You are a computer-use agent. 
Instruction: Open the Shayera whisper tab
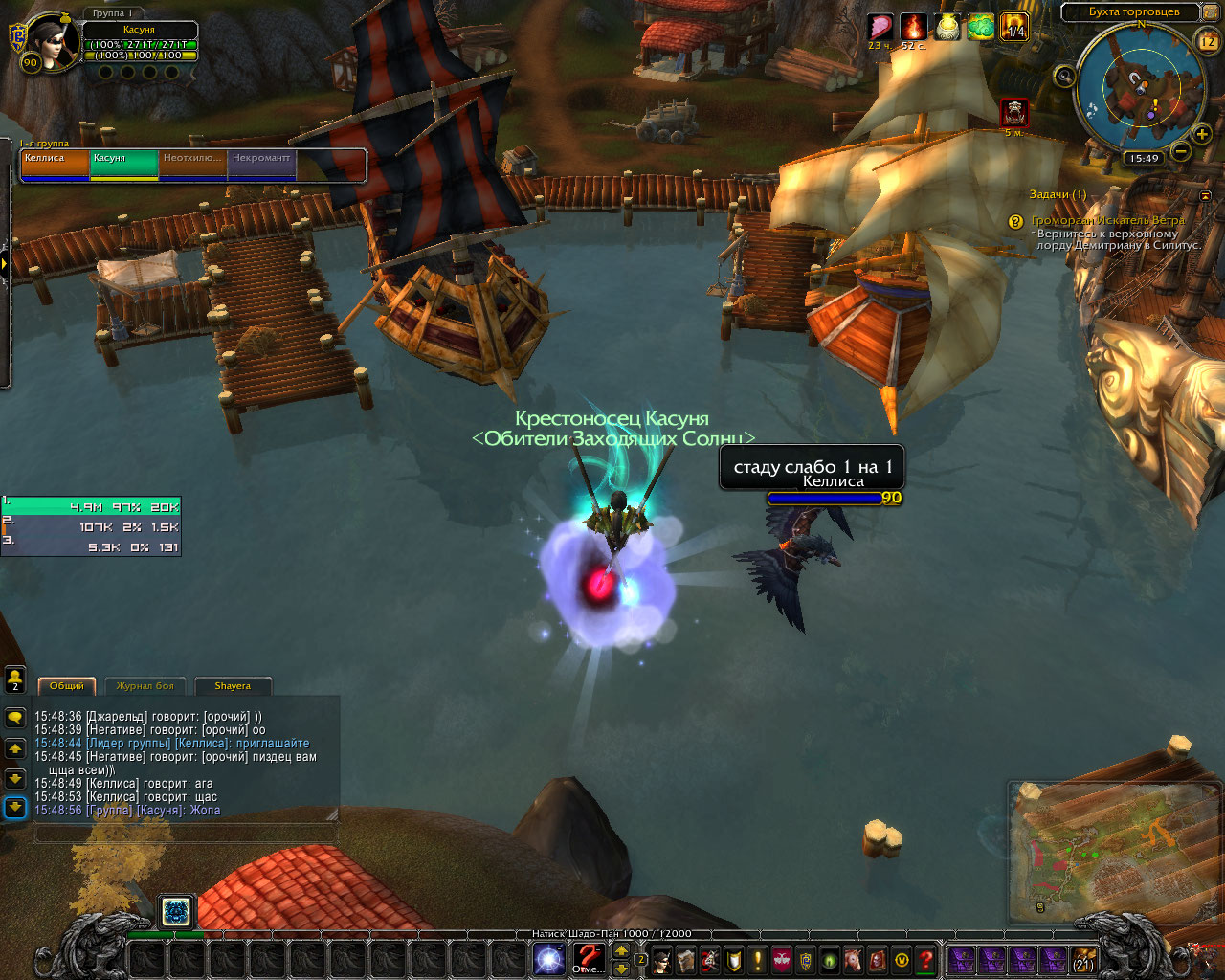(233, 686)
